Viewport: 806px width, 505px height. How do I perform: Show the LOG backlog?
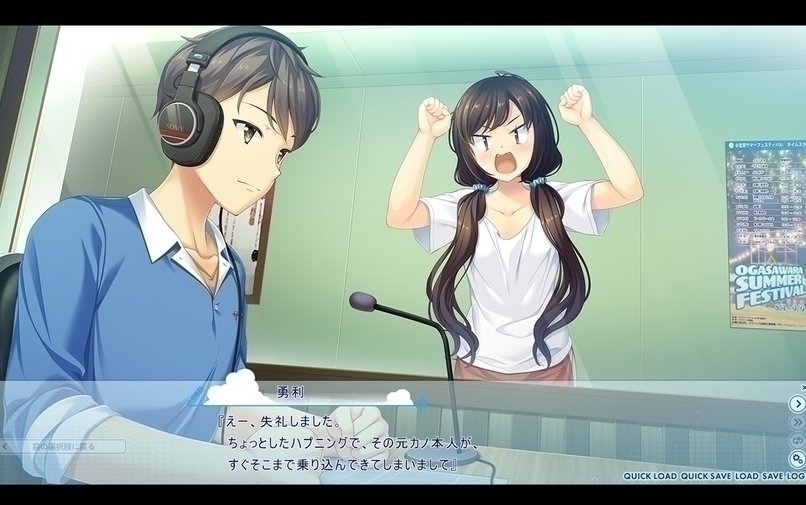tap(796, 476)
